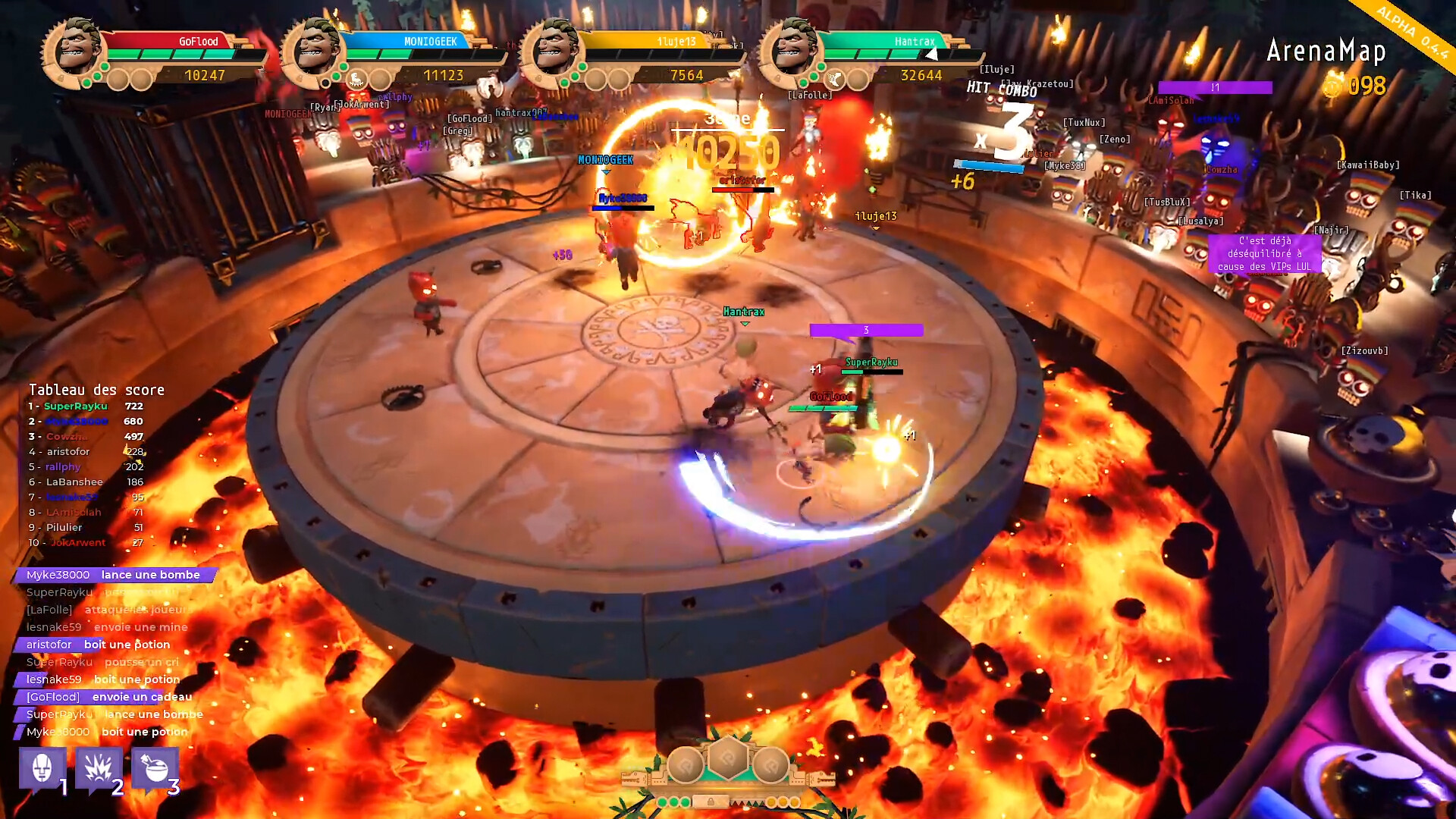
Task: Select the 'aristofor boit une potion' log line
Action: [99, 645]
